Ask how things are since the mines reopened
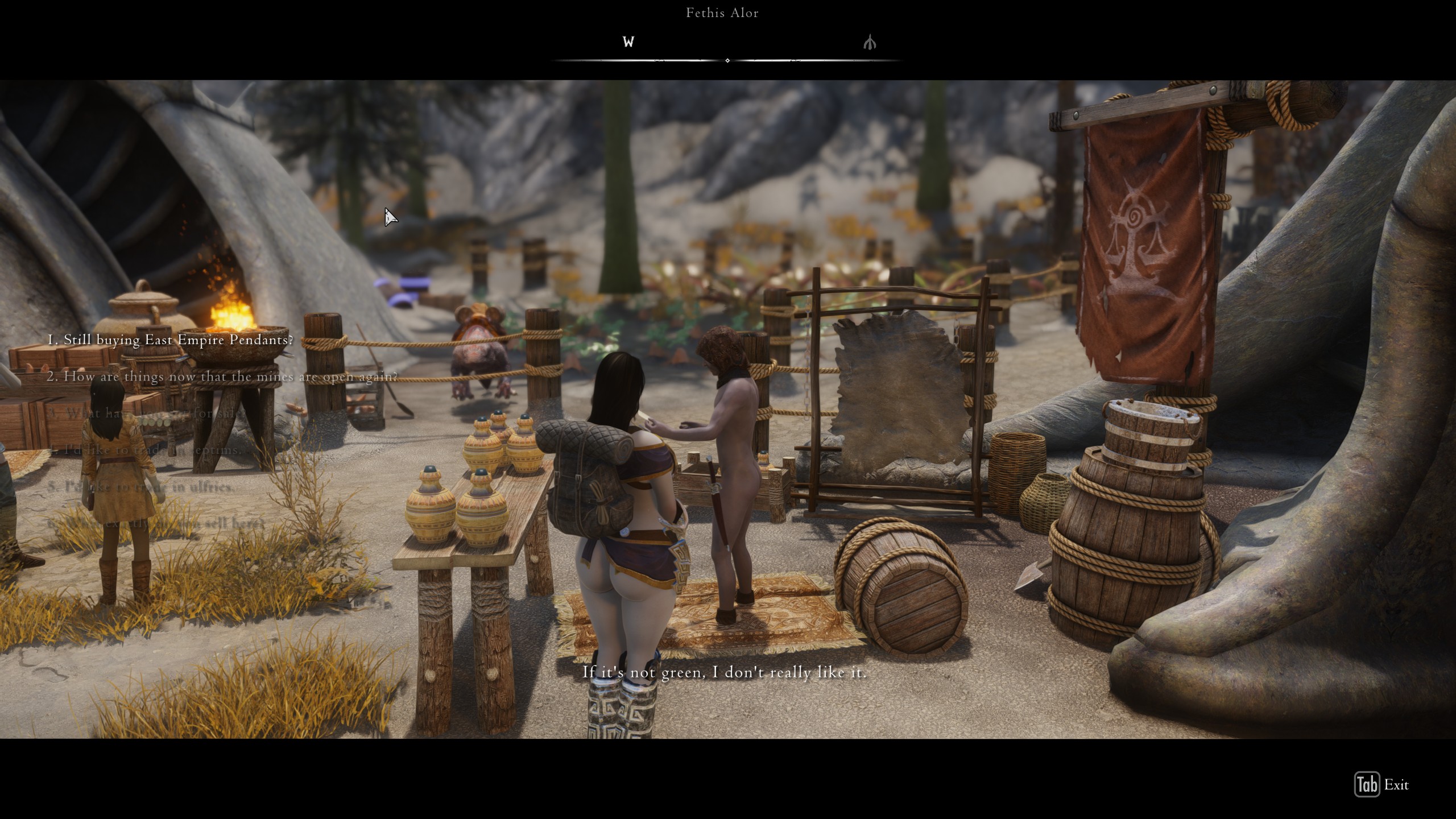This screenshot has height=819, width=1456. (222, 377)
